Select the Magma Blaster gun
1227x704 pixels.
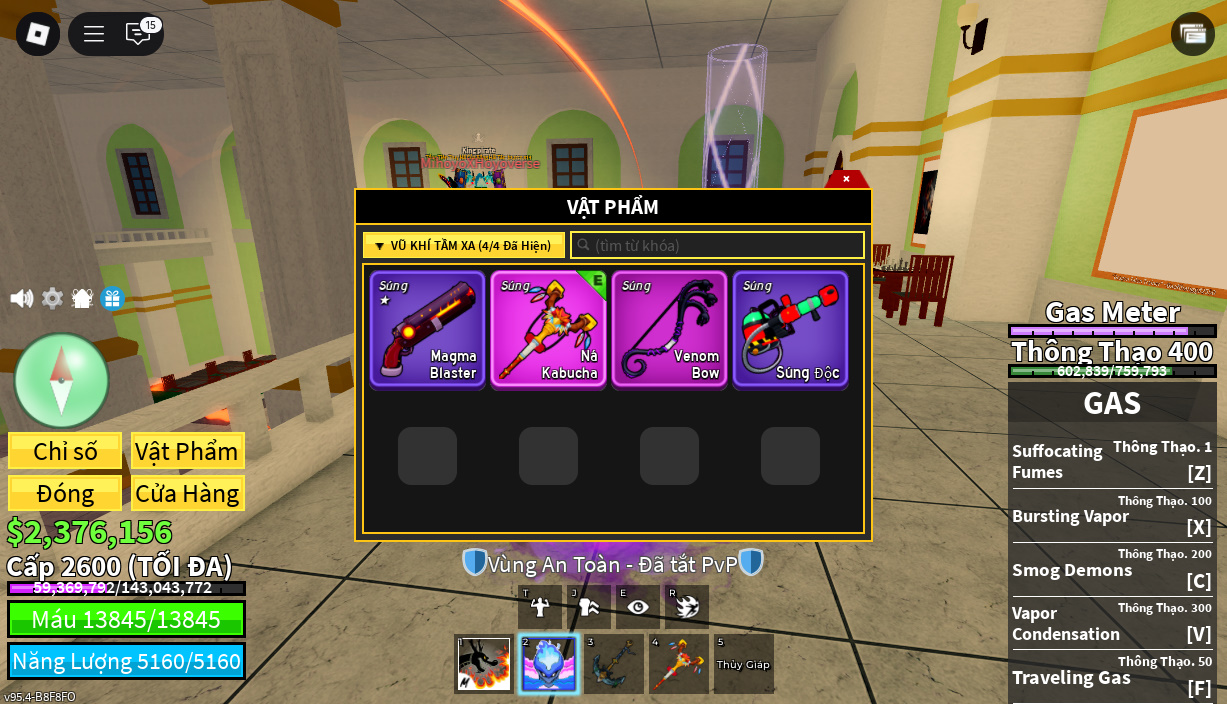pos(427,329)
